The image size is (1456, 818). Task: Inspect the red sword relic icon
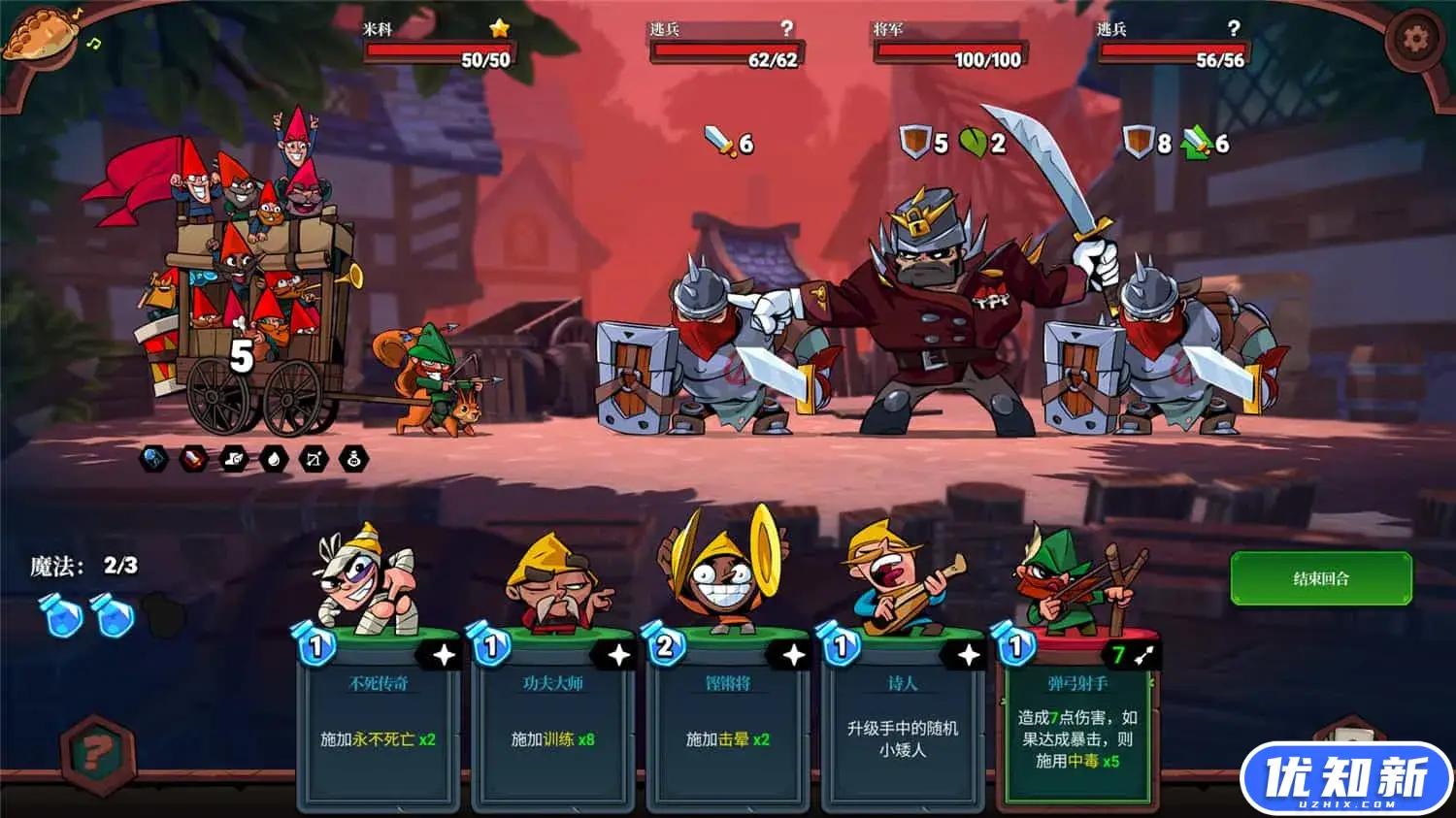pyautogui.click(x=194, y=459)
